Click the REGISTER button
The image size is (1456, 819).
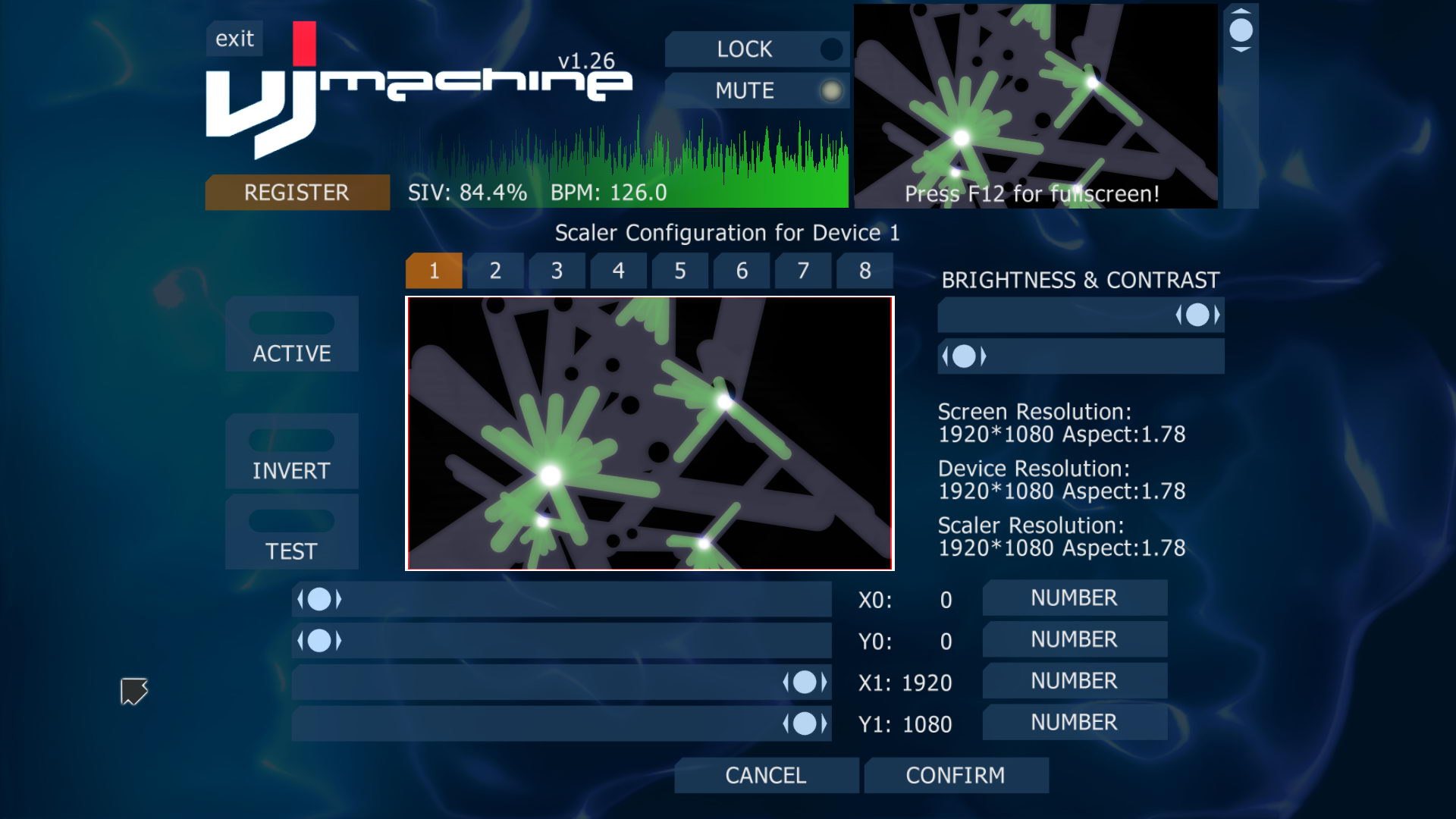click(x=297, y=193)
